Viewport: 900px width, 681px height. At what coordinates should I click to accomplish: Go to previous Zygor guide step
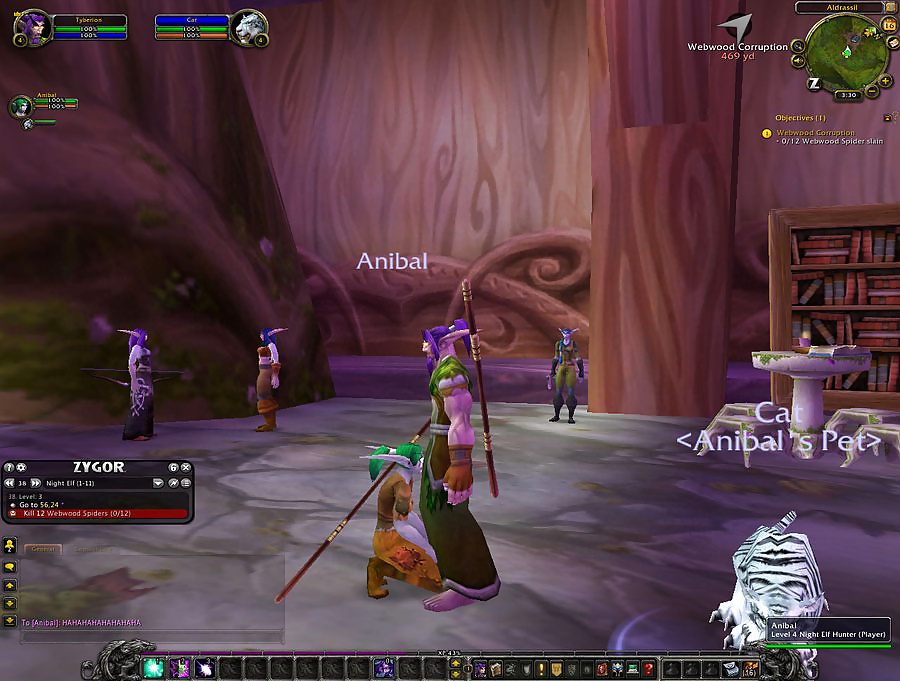(x=10, y=482)
